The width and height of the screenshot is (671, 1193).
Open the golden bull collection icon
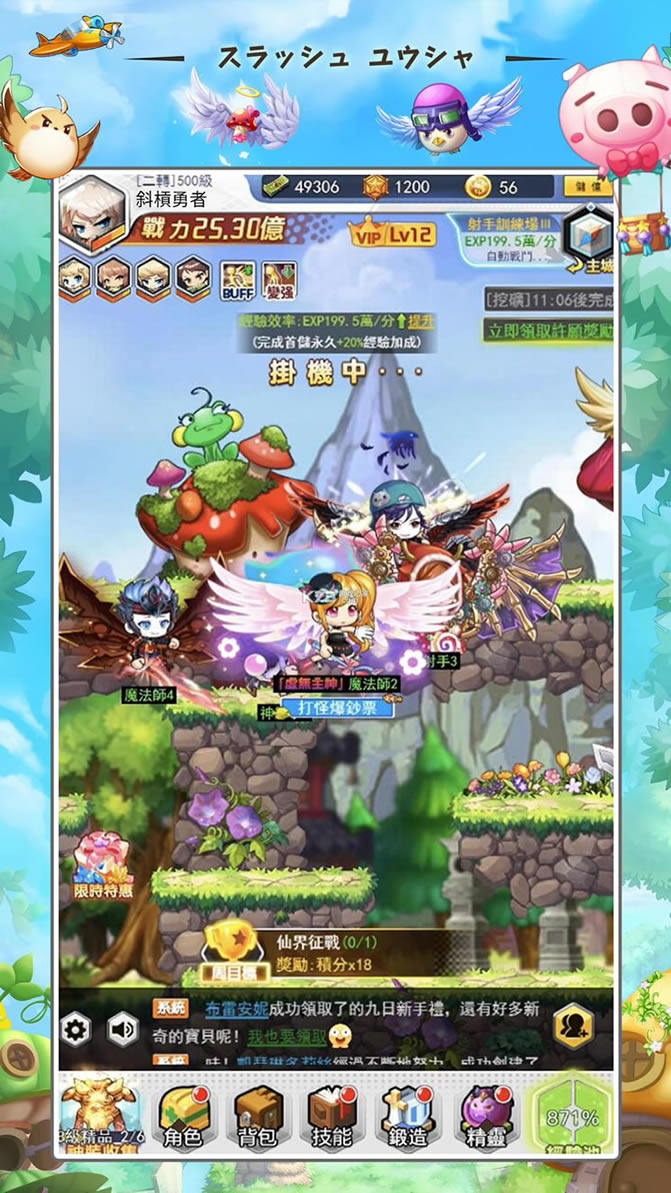(x=98, y=1110)
